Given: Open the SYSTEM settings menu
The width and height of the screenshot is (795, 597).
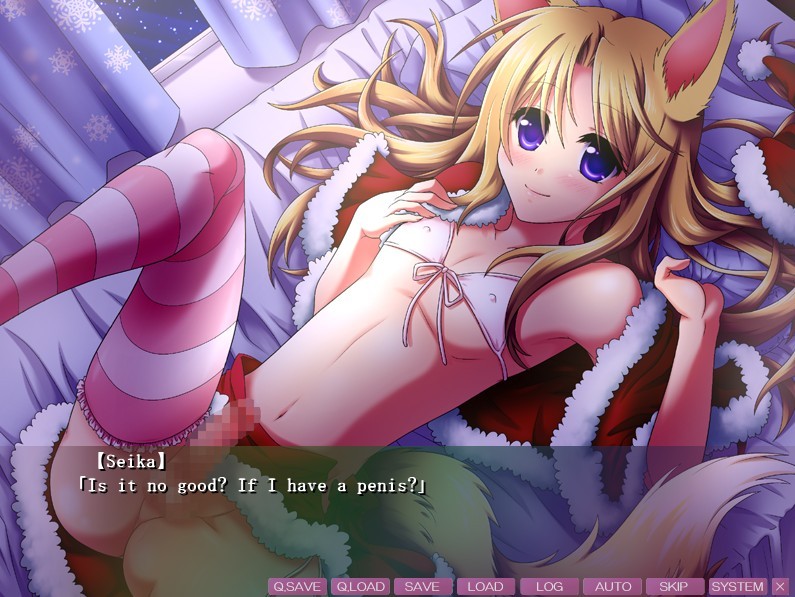Looking at the screenshot, I should coord(738,587).
